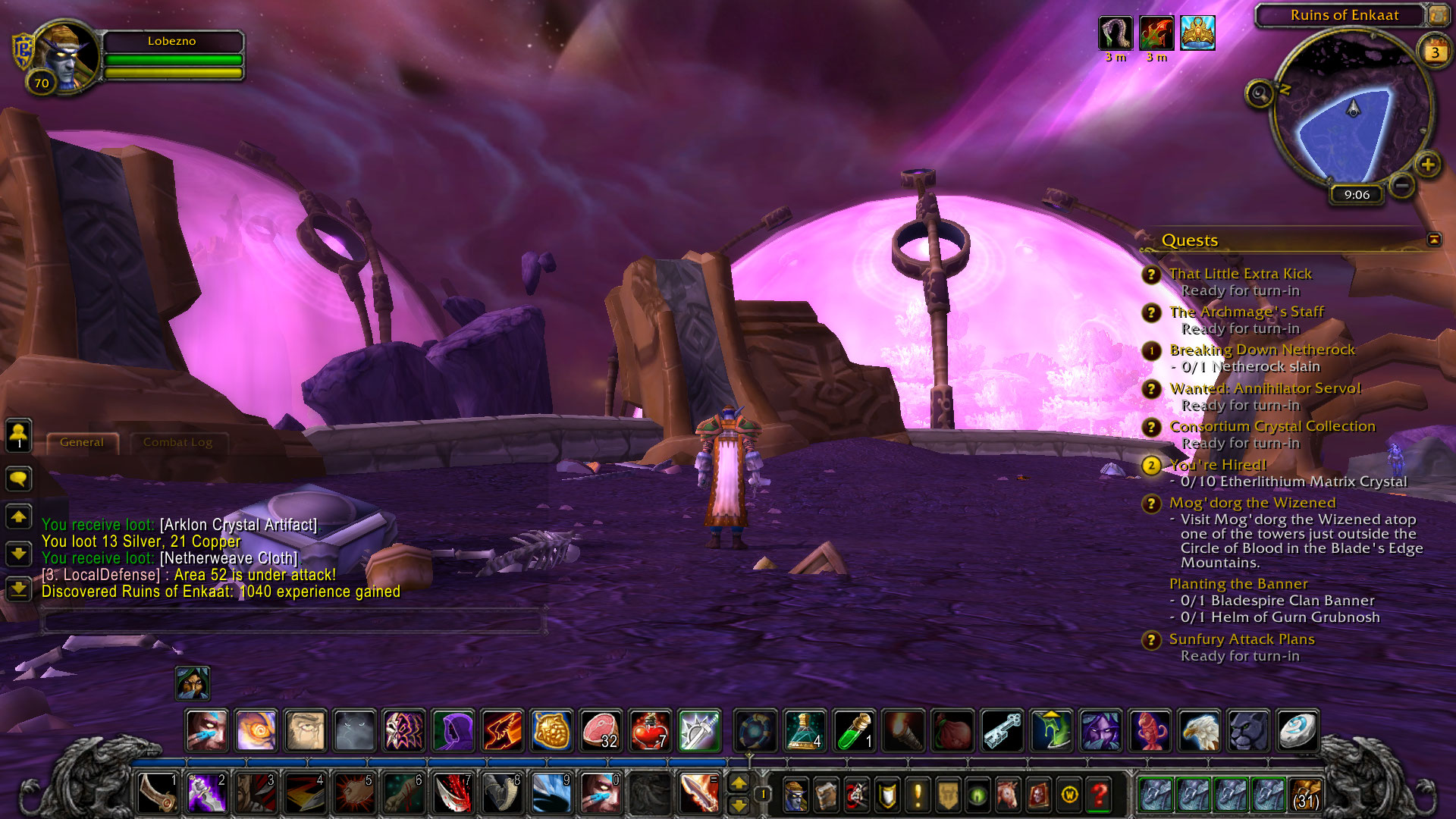Toggle the minimap tracking magnifier button
Viewport: 1456px width, 819px height.
point(1260,94)
